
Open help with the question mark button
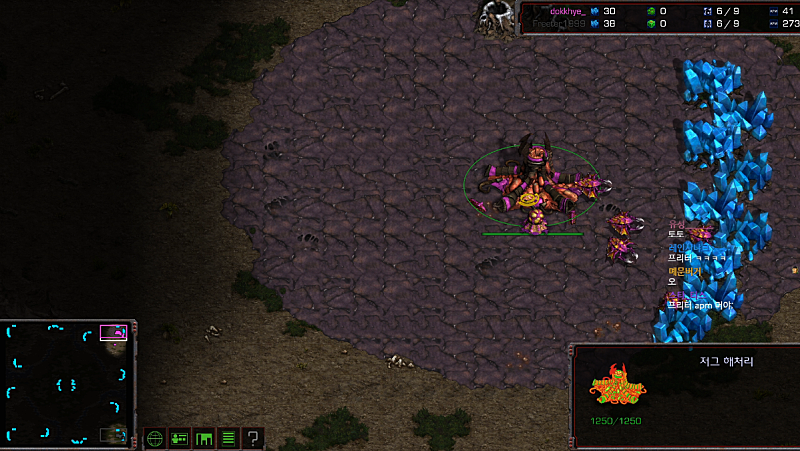(253, 438)
